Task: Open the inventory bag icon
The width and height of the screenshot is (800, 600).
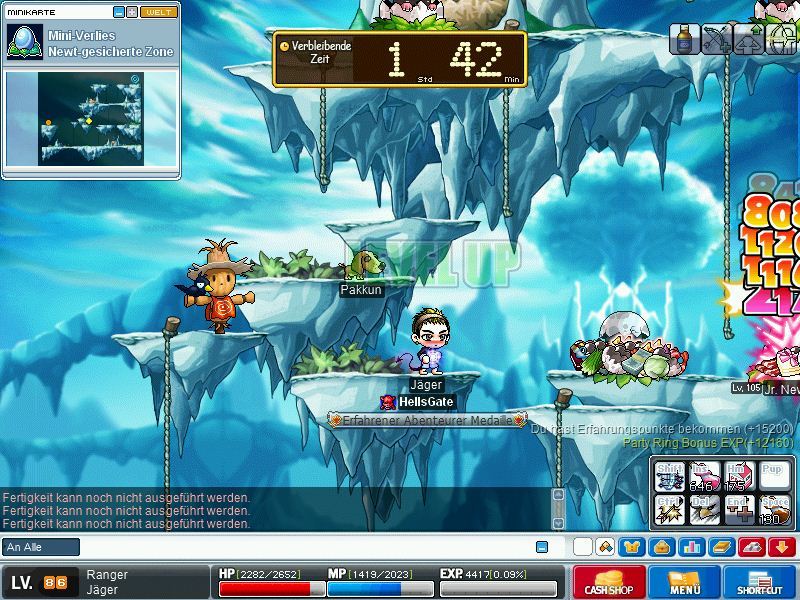Action: [x=661, y=547]
